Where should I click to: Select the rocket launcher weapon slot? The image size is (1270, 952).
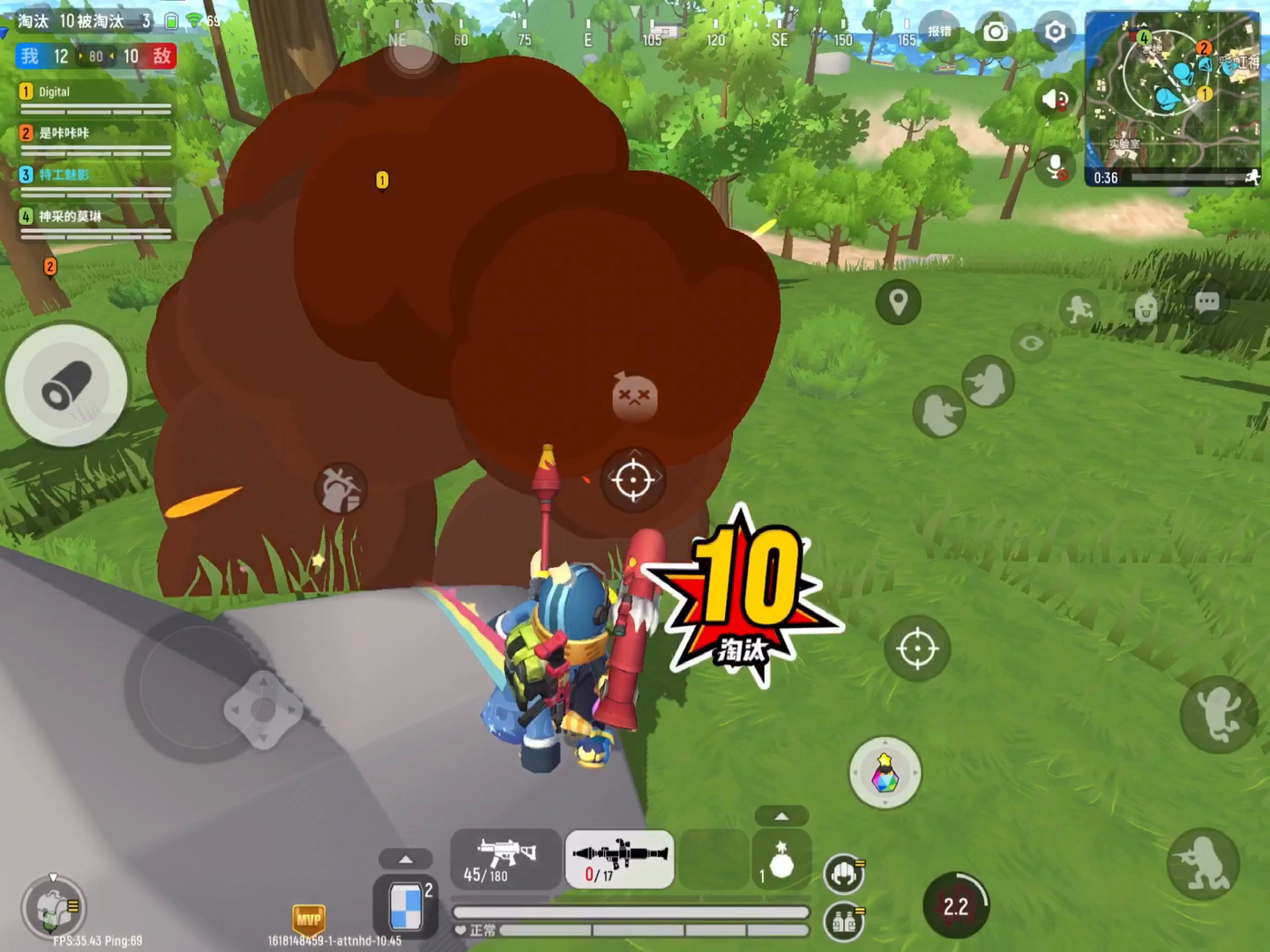point(620,859)
